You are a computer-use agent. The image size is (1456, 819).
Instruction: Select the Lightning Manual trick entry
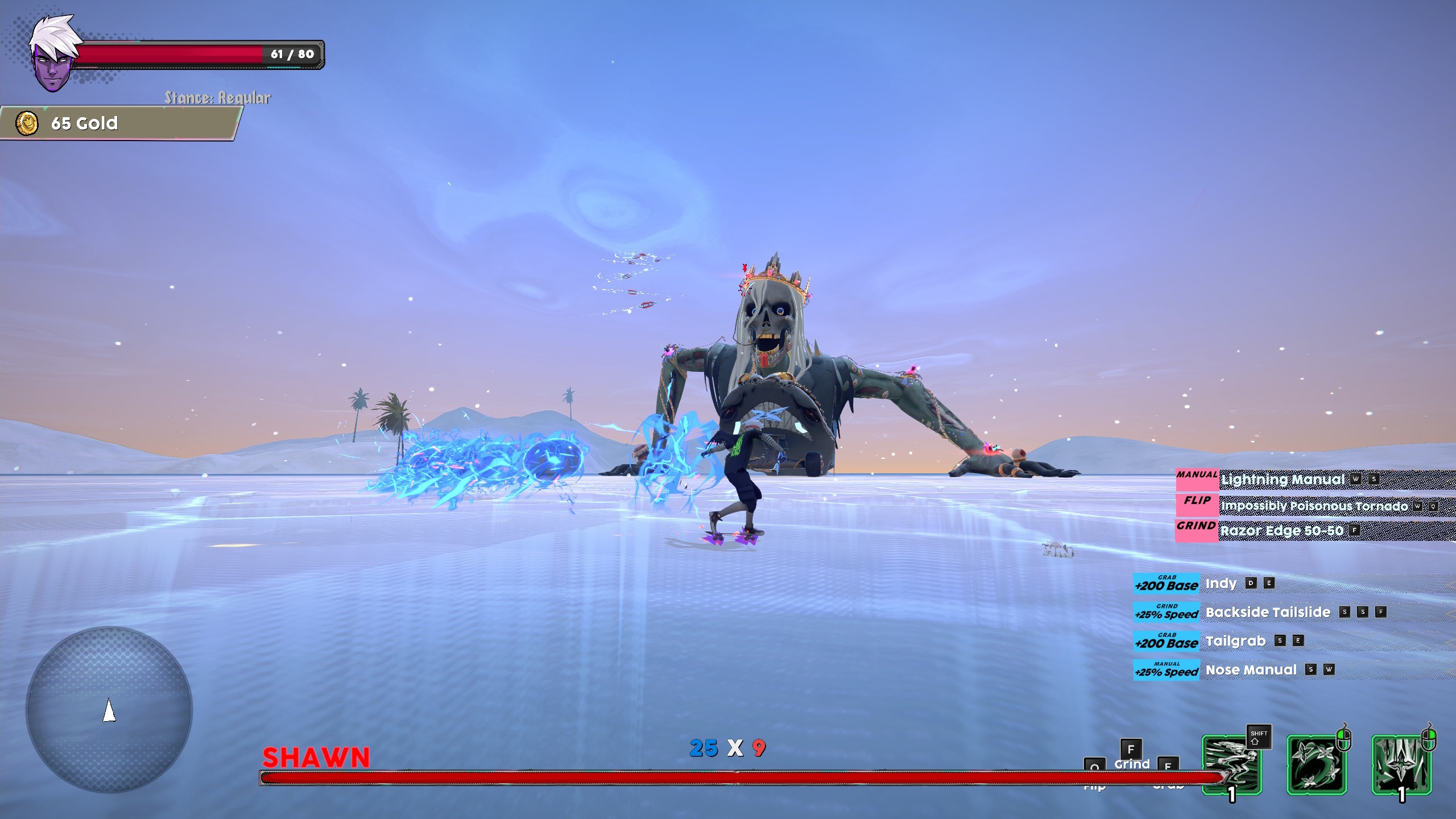[1282, 479]
